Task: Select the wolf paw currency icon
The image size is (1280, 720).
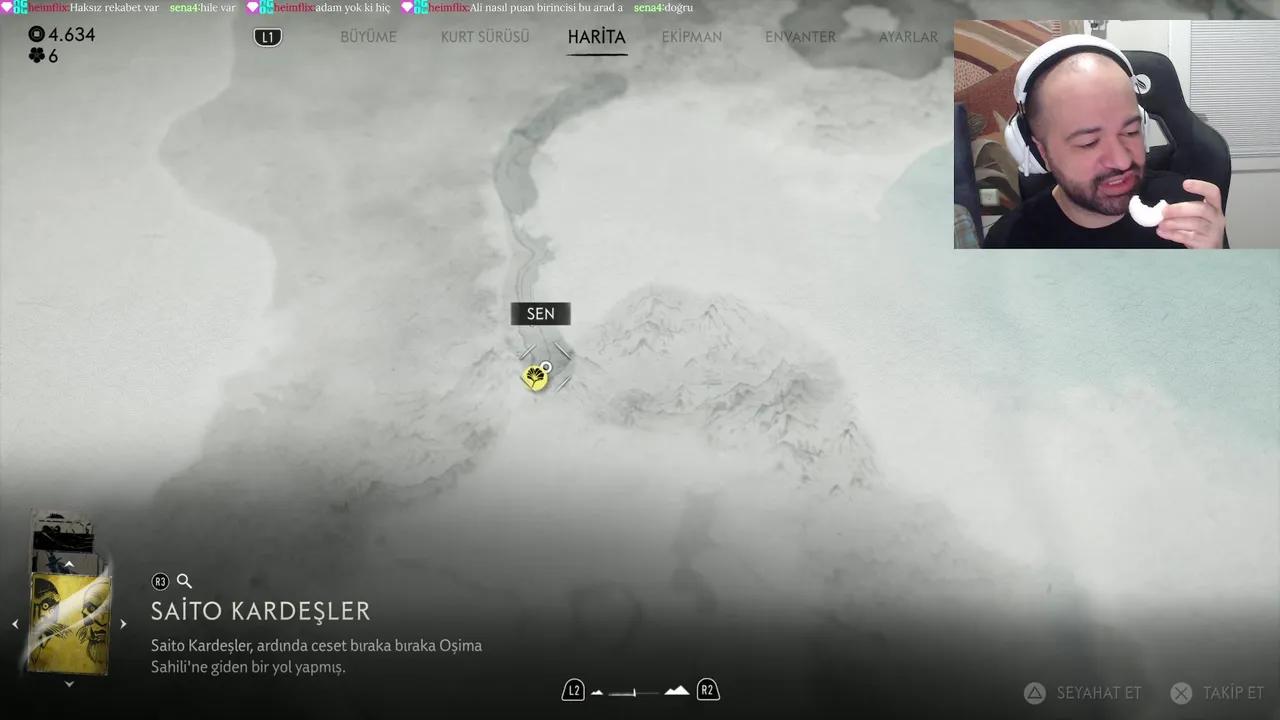Action: (x=38, y=56)
